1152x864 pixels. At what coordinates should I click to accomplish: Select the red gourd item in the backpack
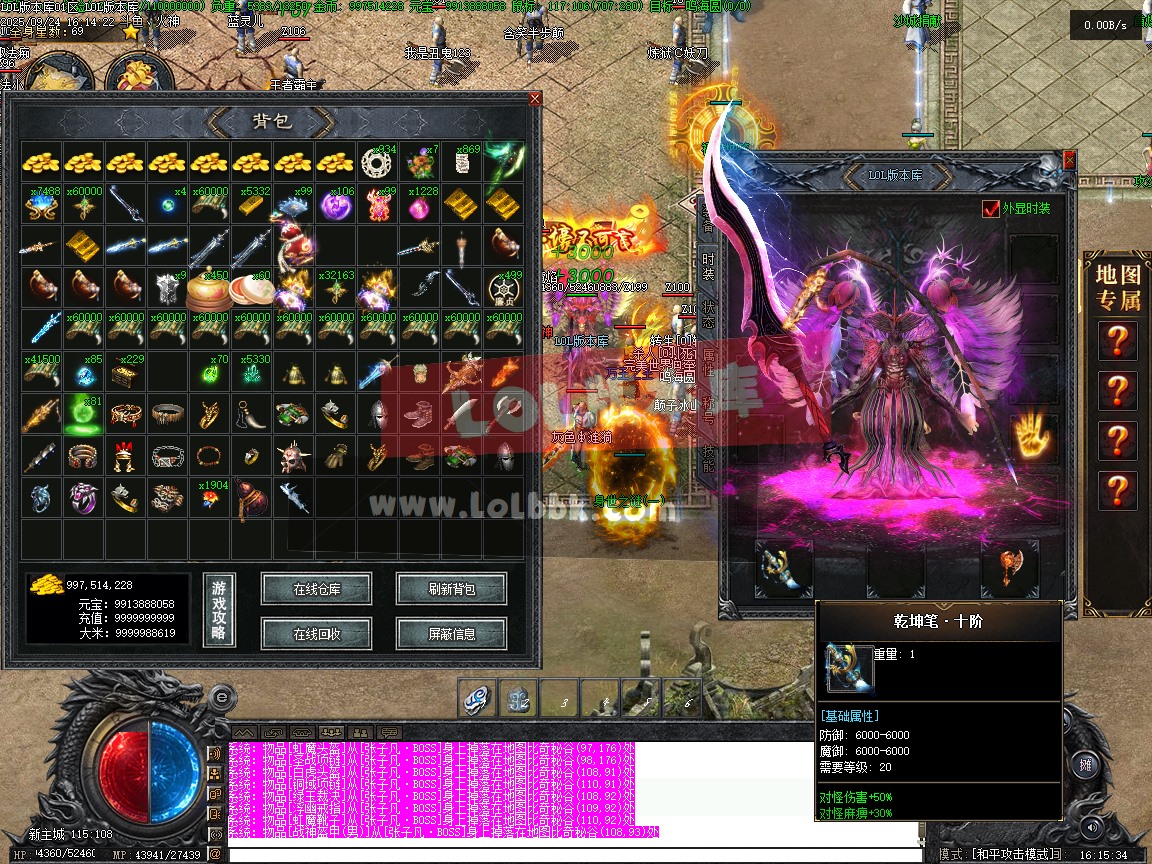(251, 498)
